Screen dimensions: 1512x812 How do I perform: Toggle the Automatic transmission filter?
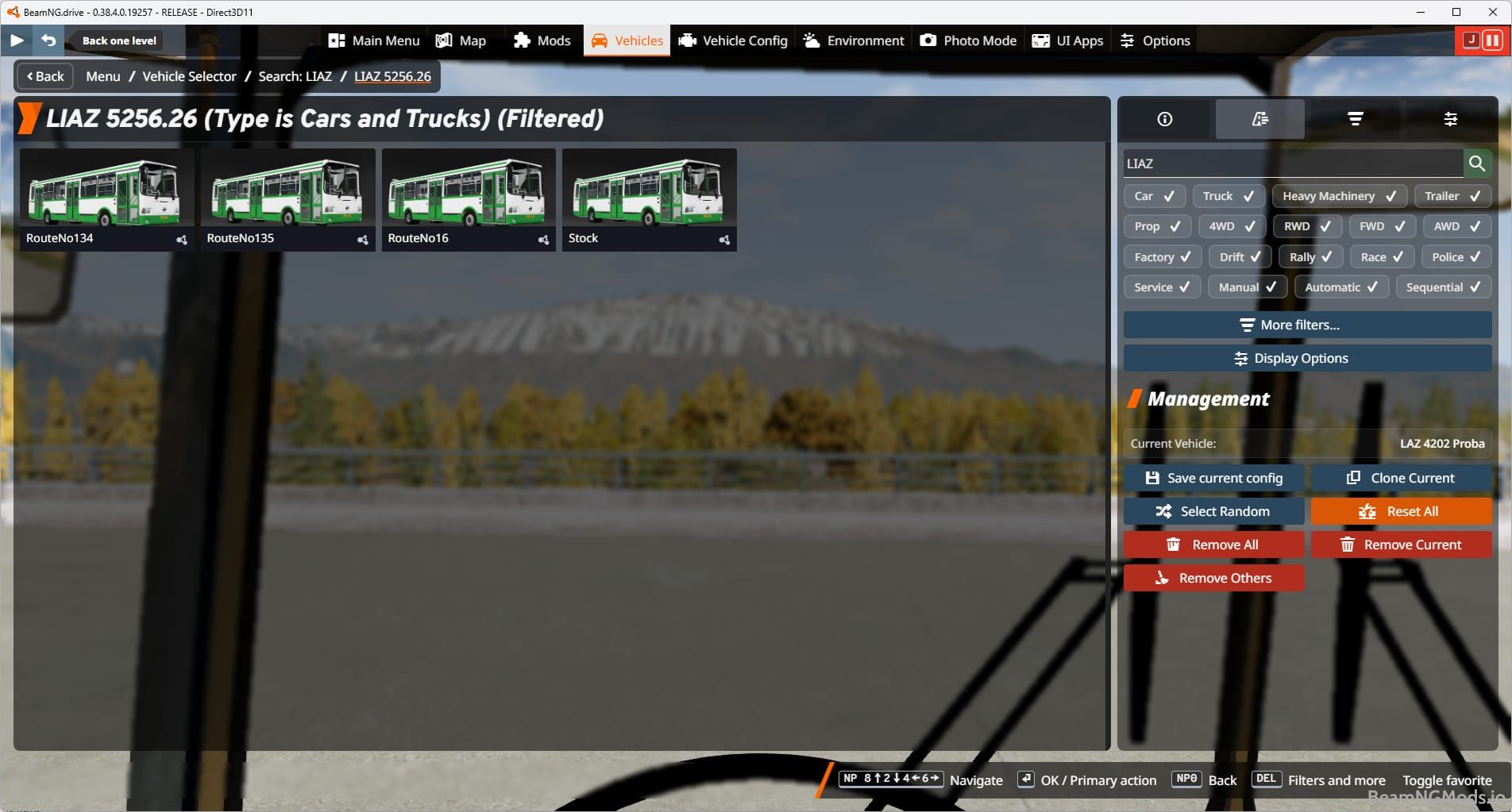coord(1340,287)
